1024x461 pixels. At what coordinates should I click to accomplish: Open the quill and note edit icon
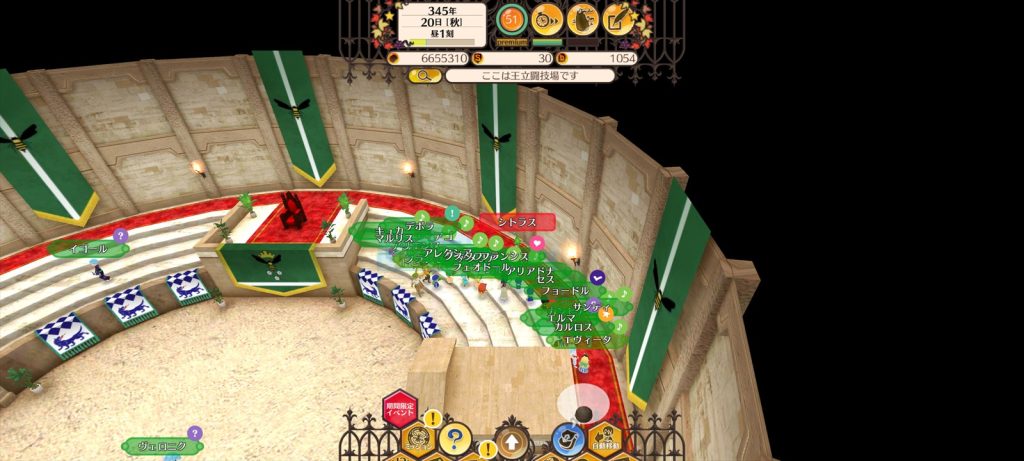pyautogui.click(x=619, y=18)
